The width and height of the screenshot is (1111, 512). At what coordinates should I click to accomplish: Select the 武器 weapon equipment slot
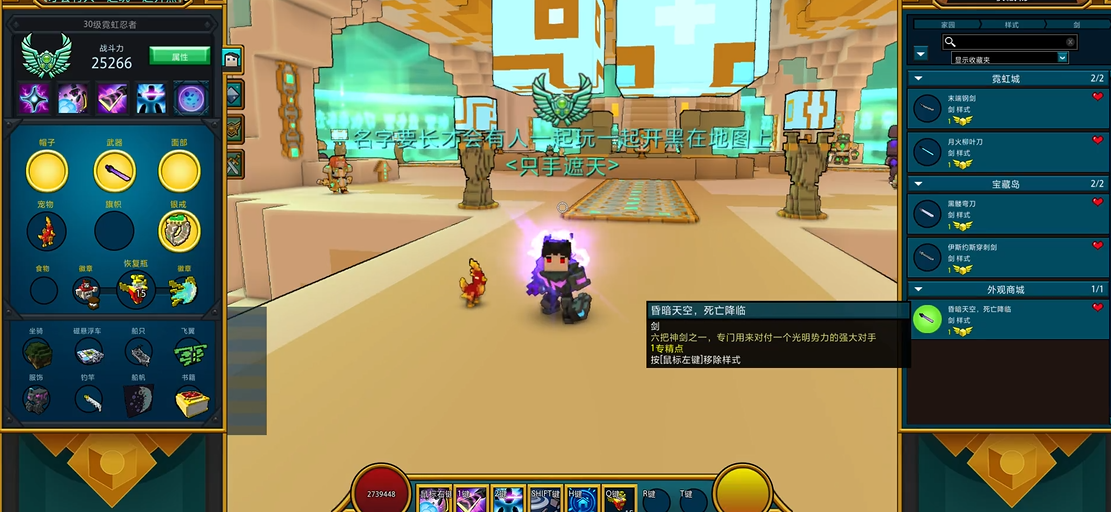point(114,172)
